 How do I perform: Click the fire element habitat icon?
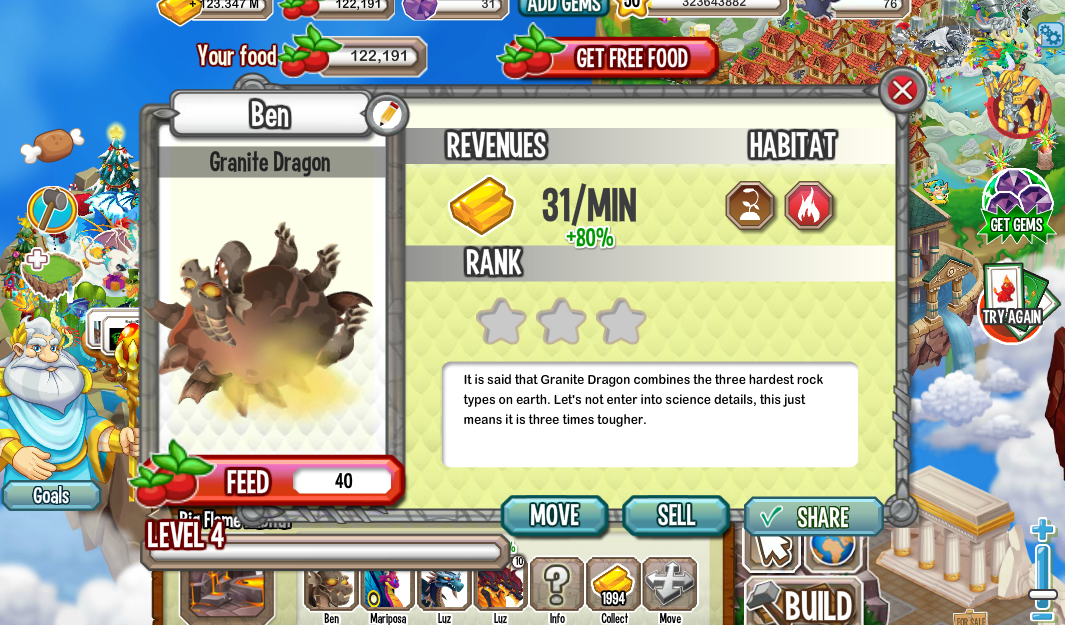coord(809,206)
